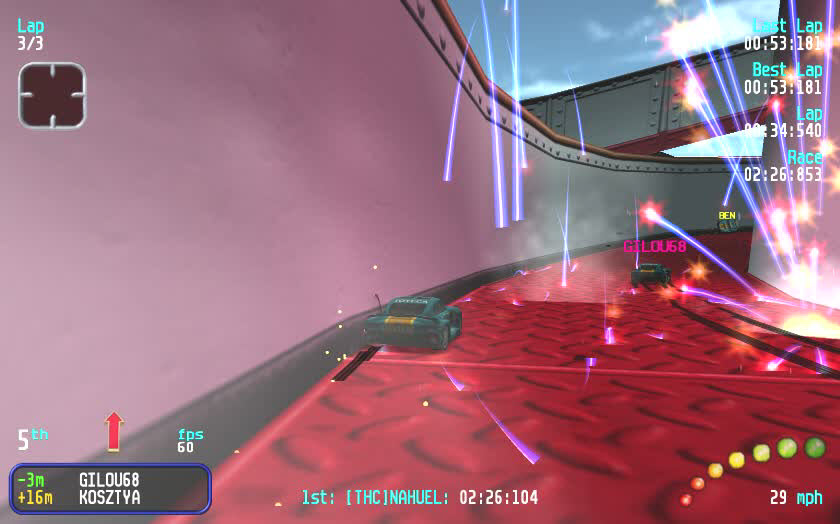
Task: Click the pink GILOU68 name tag
Action: [655, 246]
